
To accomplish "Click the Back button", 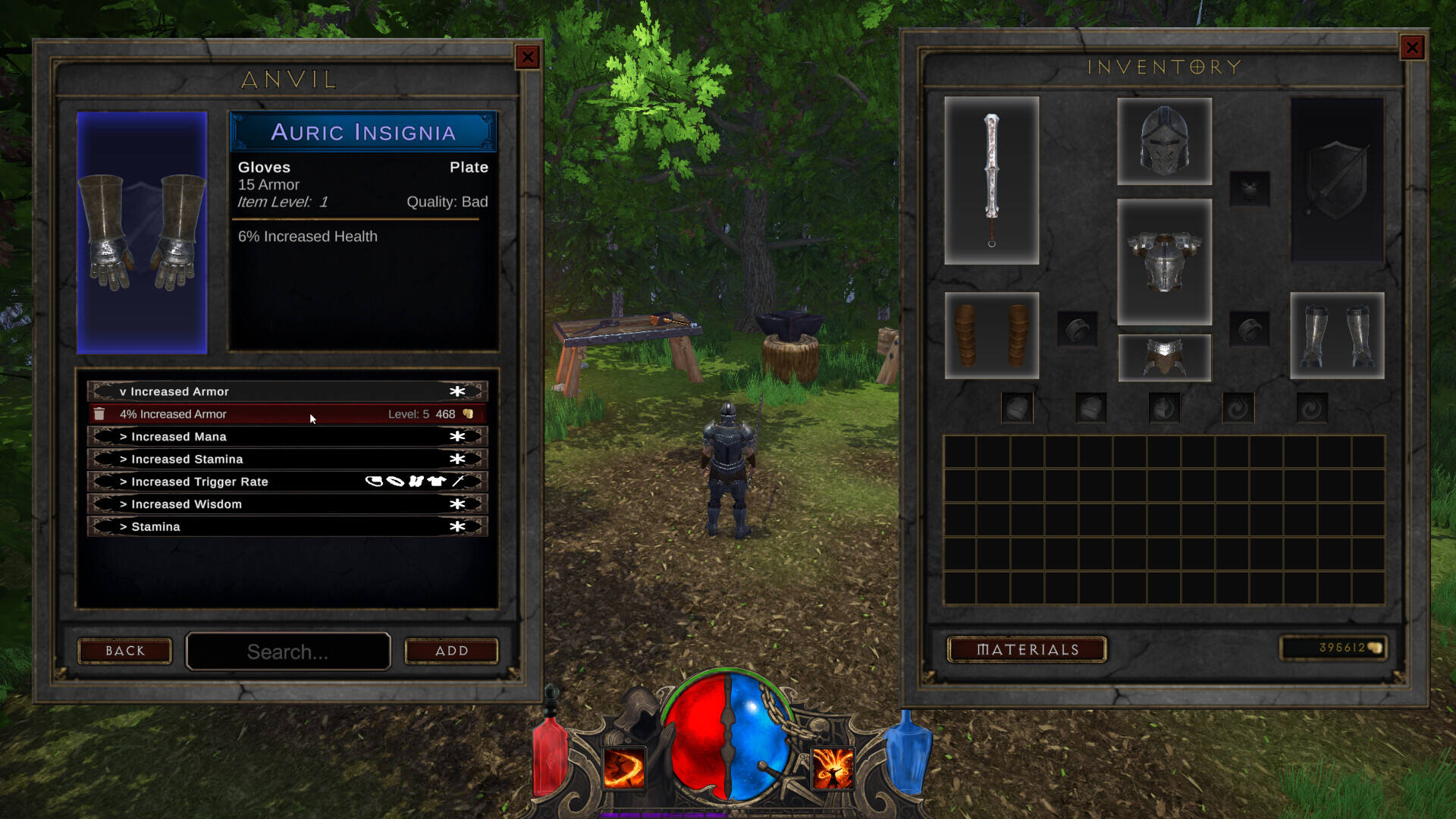I will [x=125, y=651].
